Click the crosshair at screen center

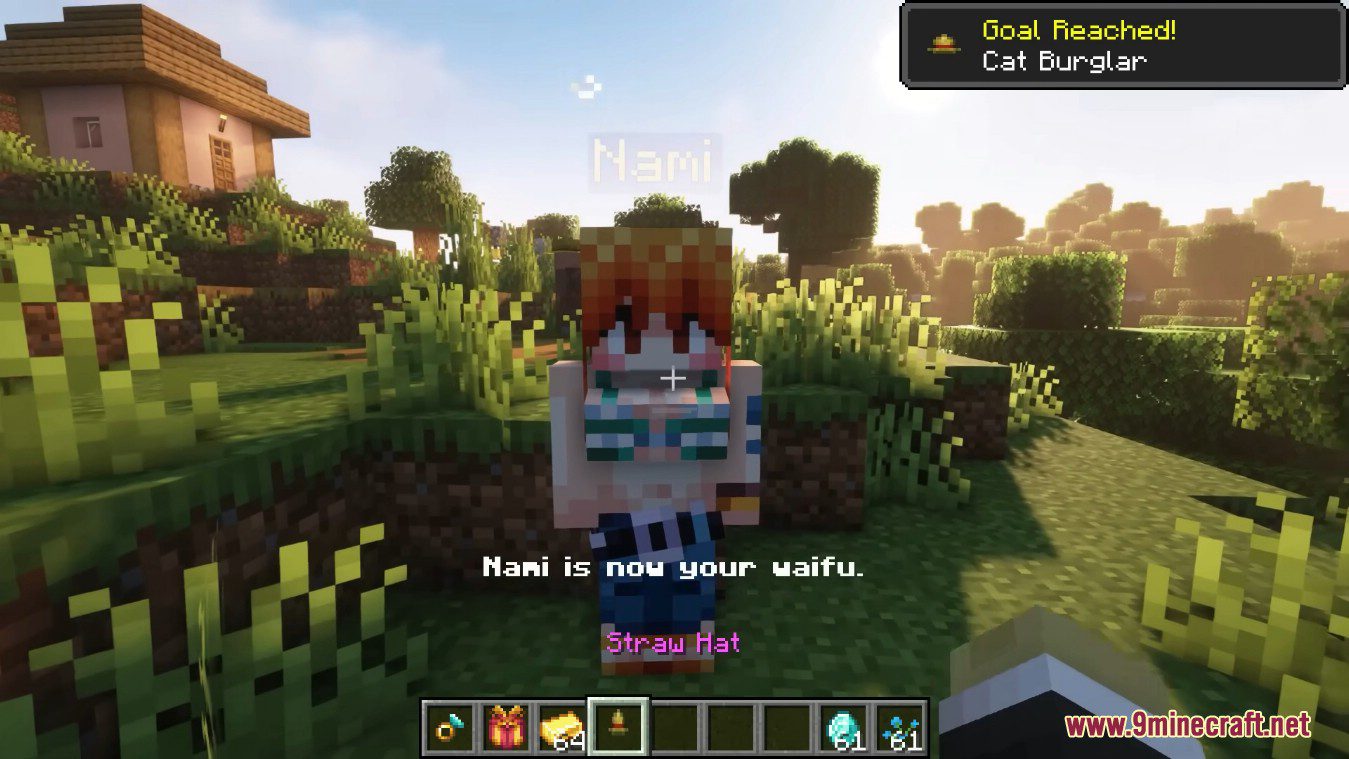point(675,379)
